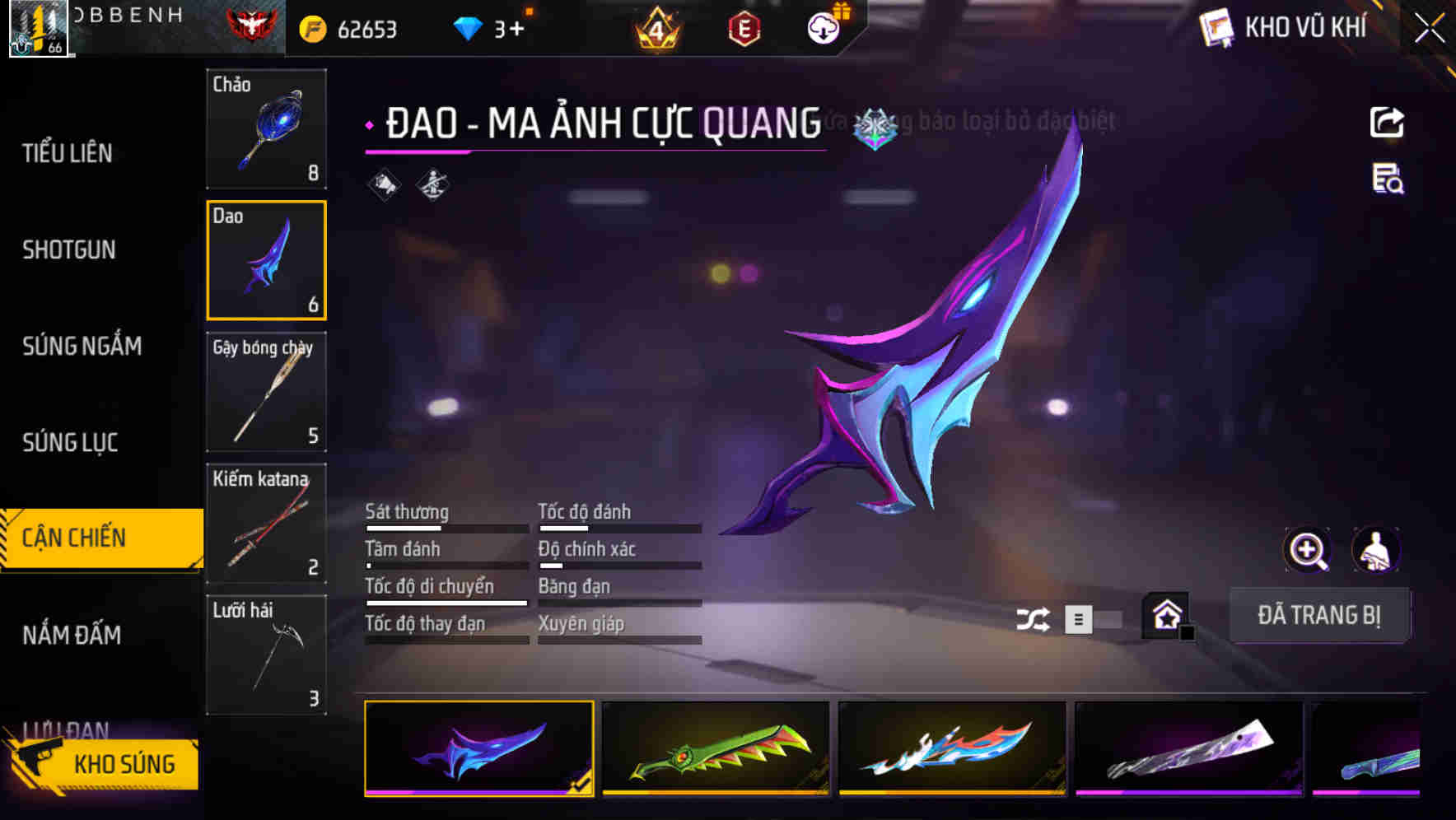Image resolution: width=1456 pixels, height=820 pixels.
Task: Select the green shark sword skin thumbnail
Action: 713,749
